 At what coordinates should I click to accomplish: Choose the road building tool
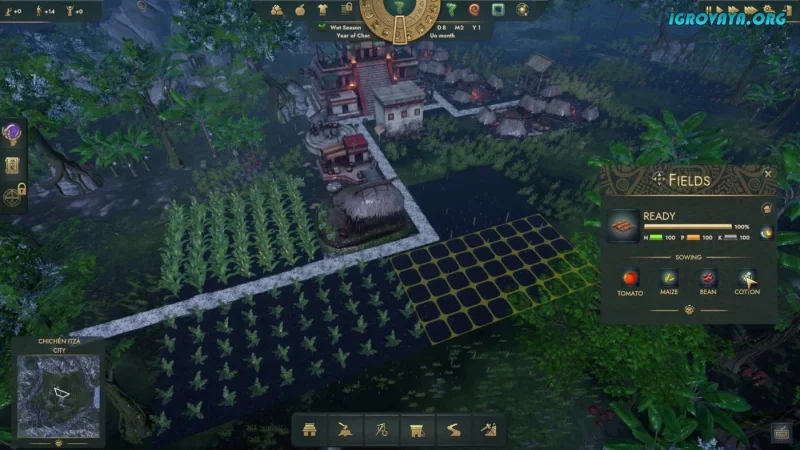pyautogui.click(x=452, y=430)
